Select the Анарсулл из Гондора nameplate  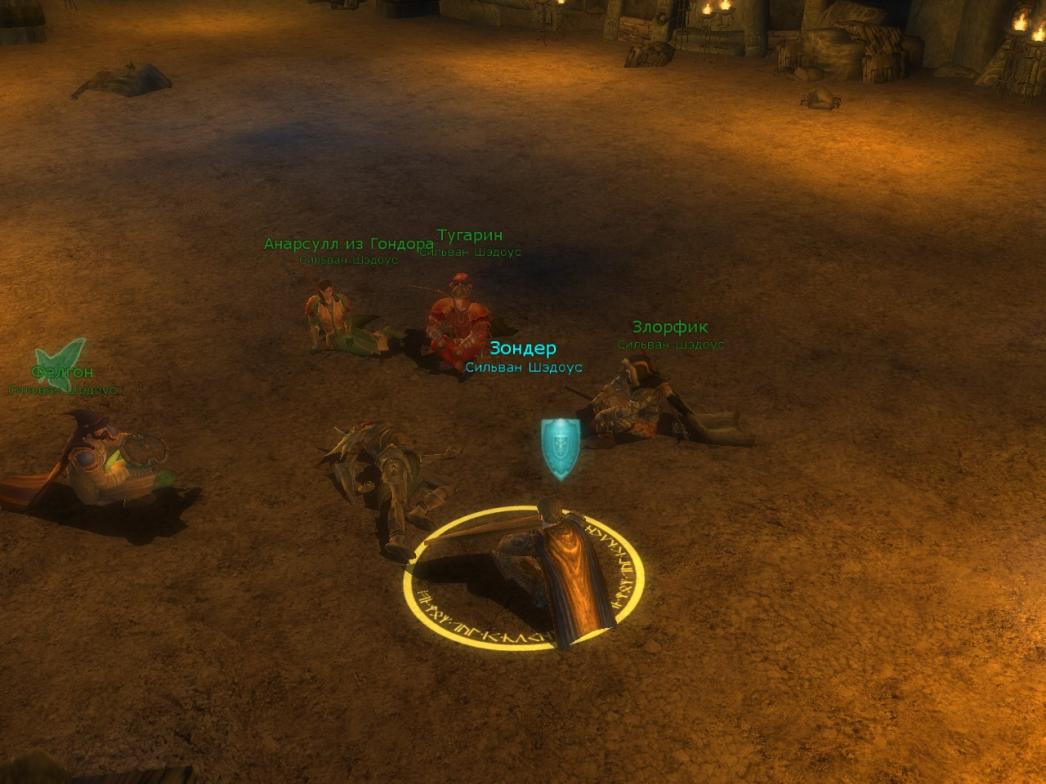pyautogui.click(x=348, y=244)
